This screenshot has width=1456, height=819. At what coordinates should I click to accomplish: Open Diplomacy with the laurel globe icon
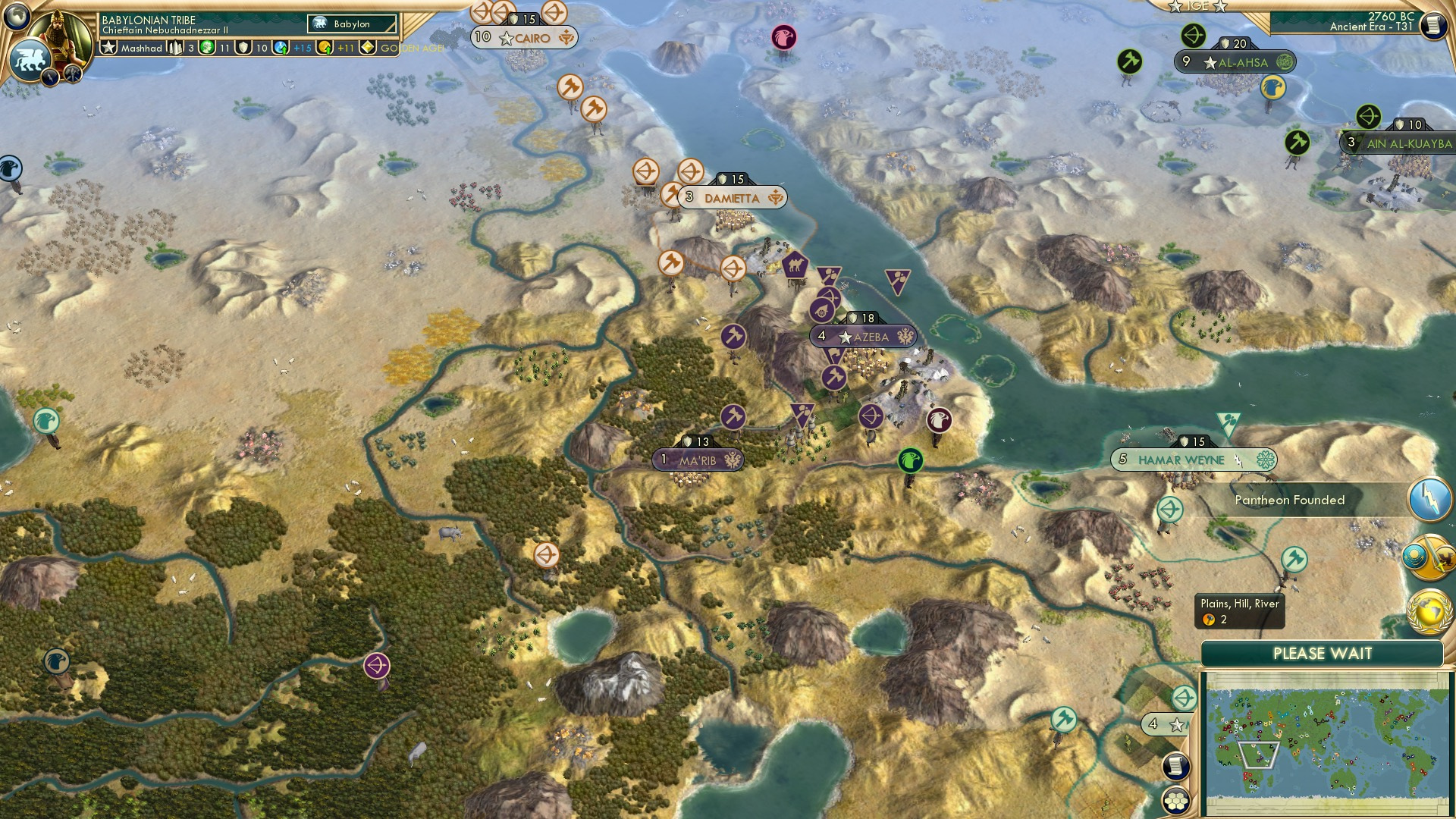[1429, 612]
